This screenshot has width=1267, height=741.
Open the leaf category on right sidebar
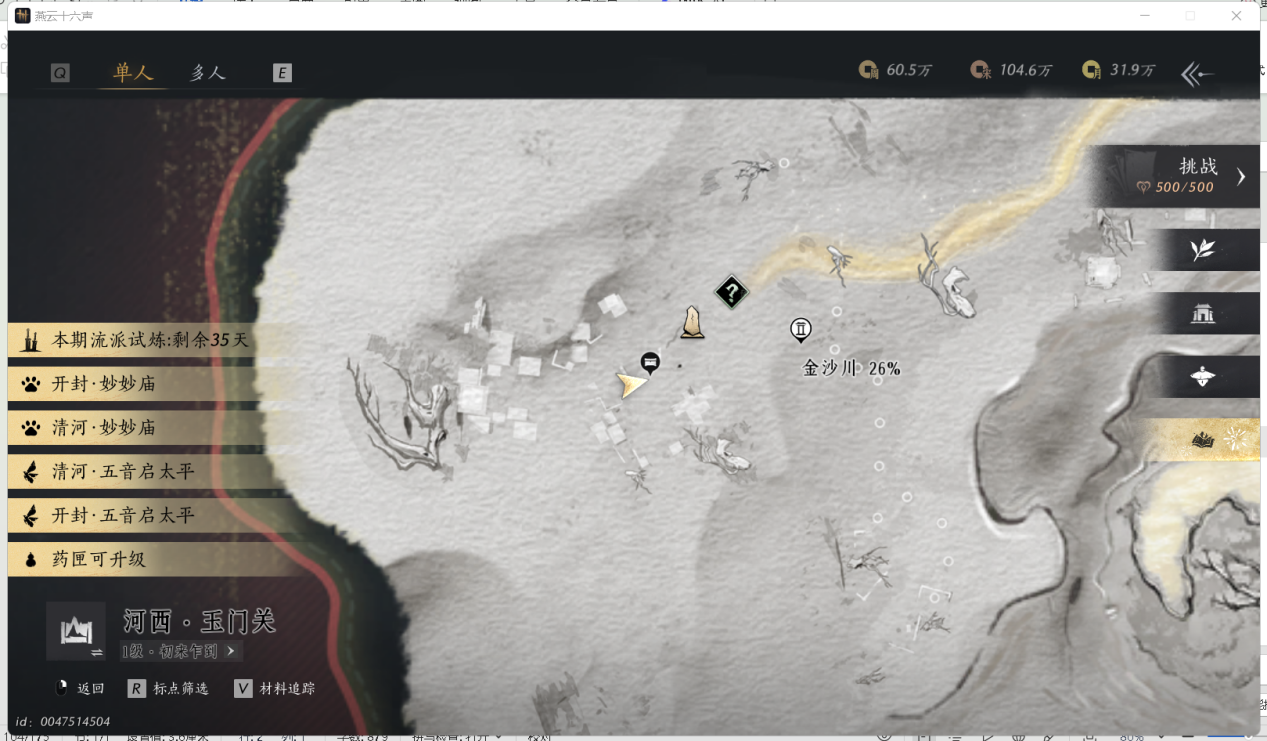click(x=1202, y=250)
